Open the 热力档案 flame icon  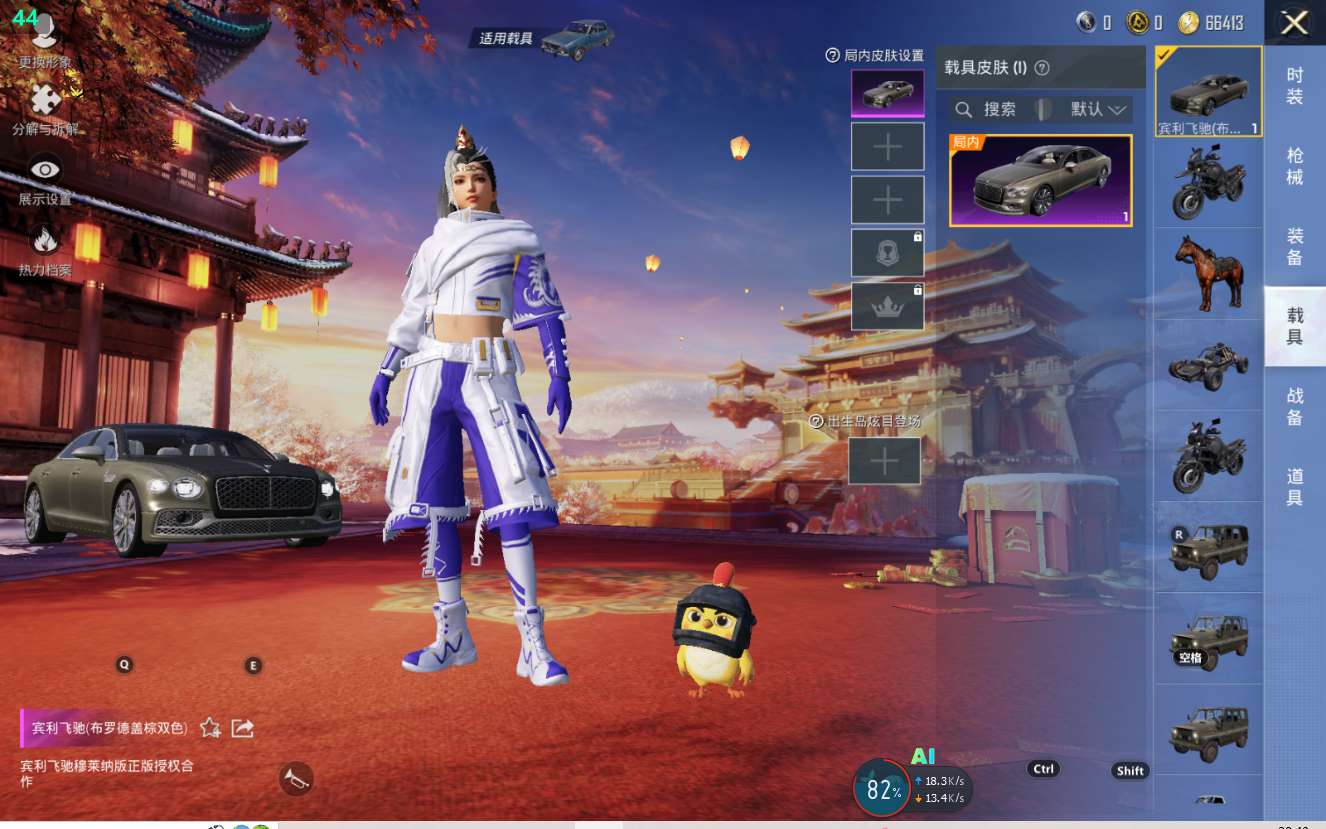point(45,242)
